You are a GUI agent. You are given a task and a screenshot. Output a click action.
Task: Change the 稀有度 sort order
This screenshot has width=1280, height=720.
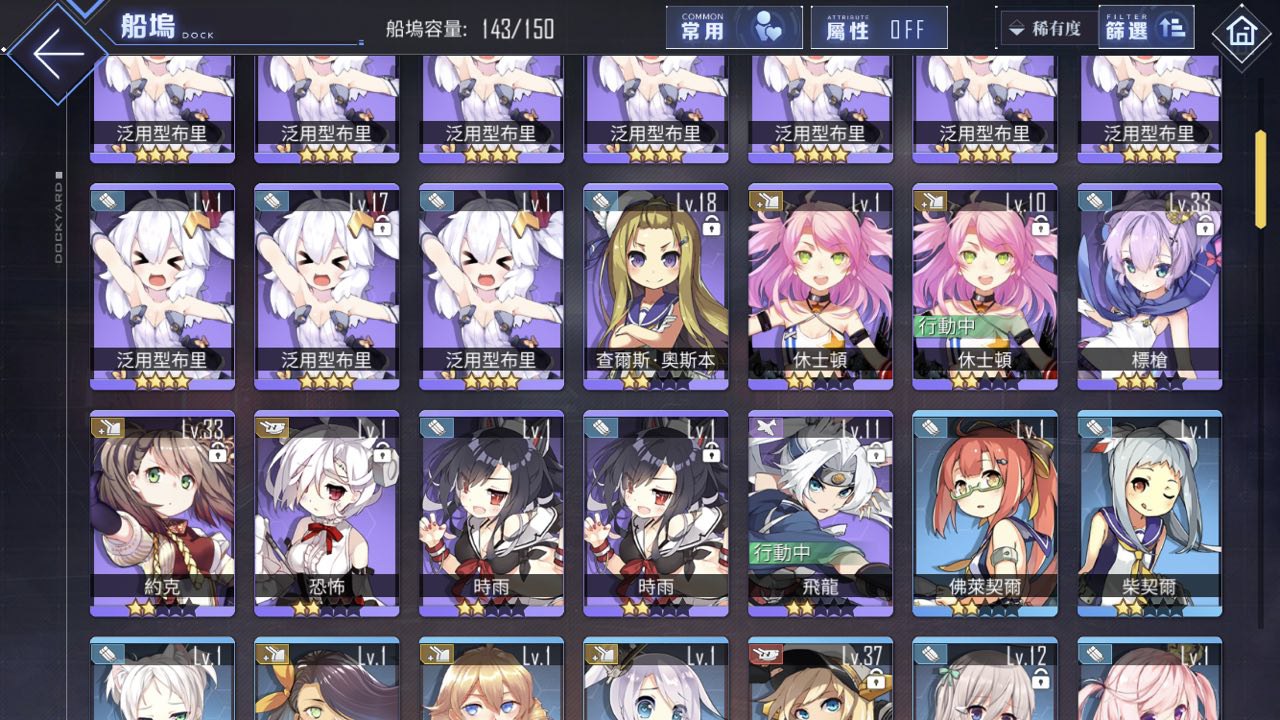(x=1045, y=28)
